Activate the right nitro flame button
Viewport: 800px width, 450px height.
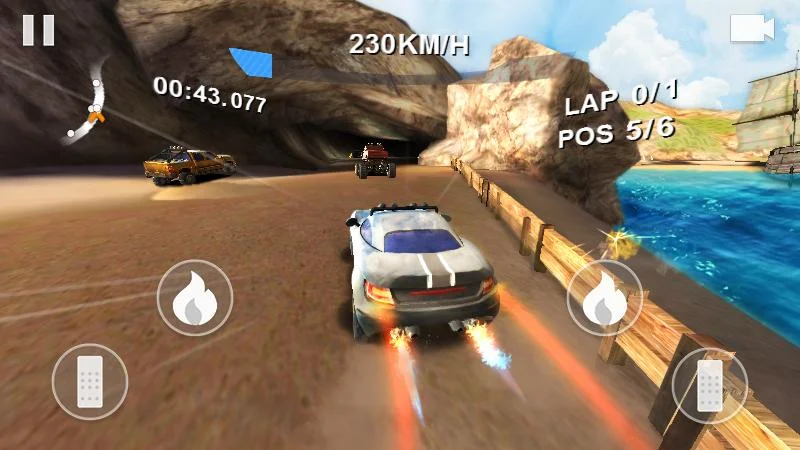tap(605, 298)
